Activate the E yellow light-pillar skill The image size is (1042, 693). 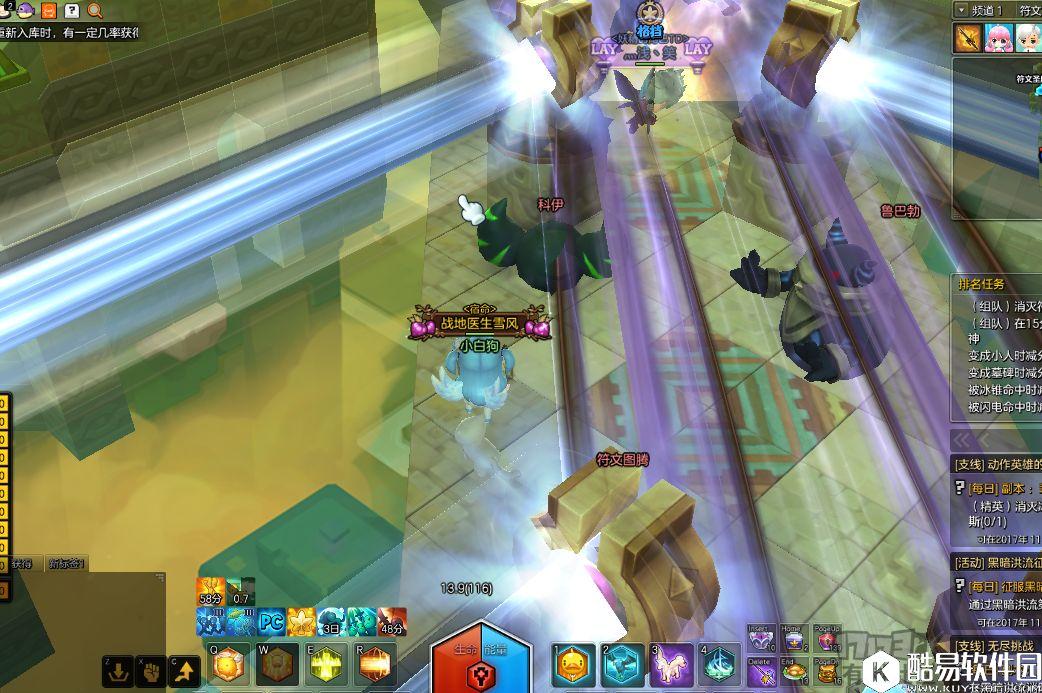[326, 663]
